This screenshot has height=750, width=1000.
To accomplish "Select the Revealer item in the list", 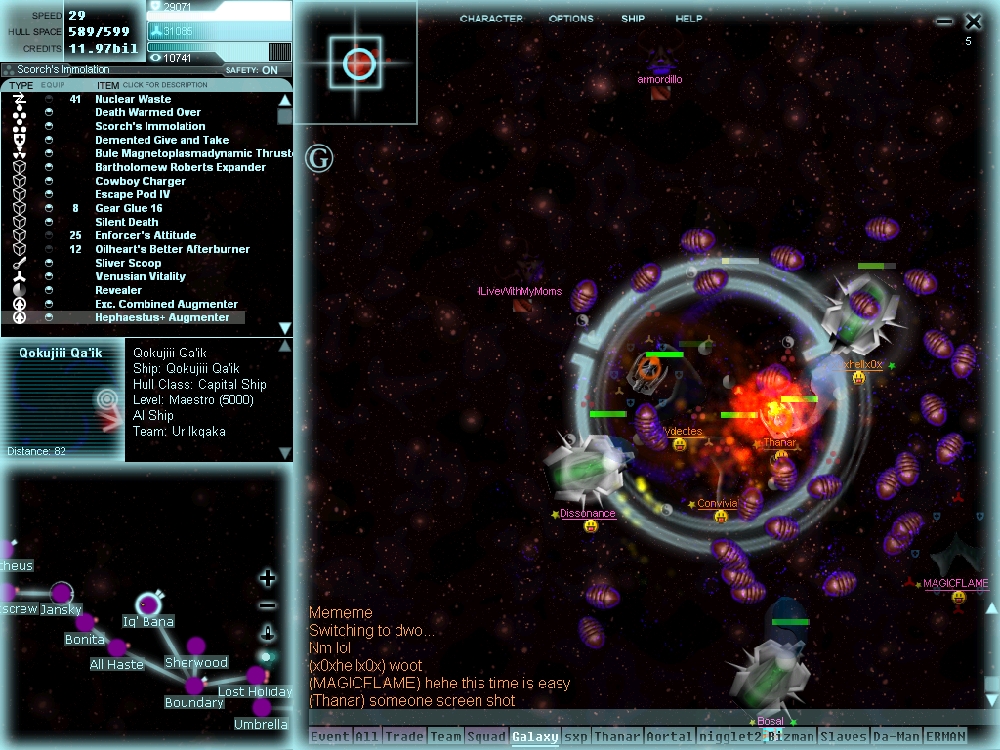I will tap(118, 290).
